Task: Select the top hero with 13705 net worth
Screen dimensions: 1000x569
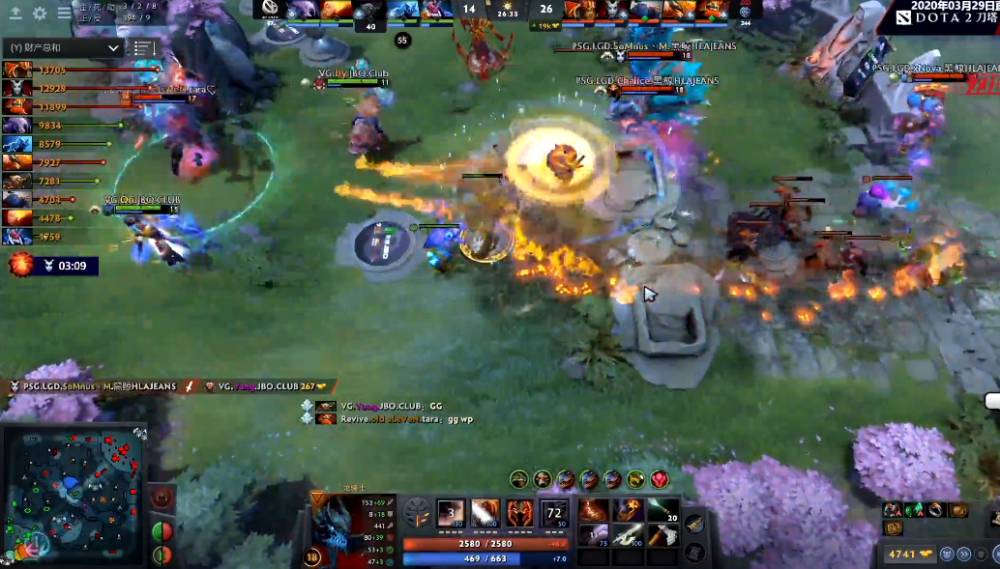Action: click(x=17, y=70)
